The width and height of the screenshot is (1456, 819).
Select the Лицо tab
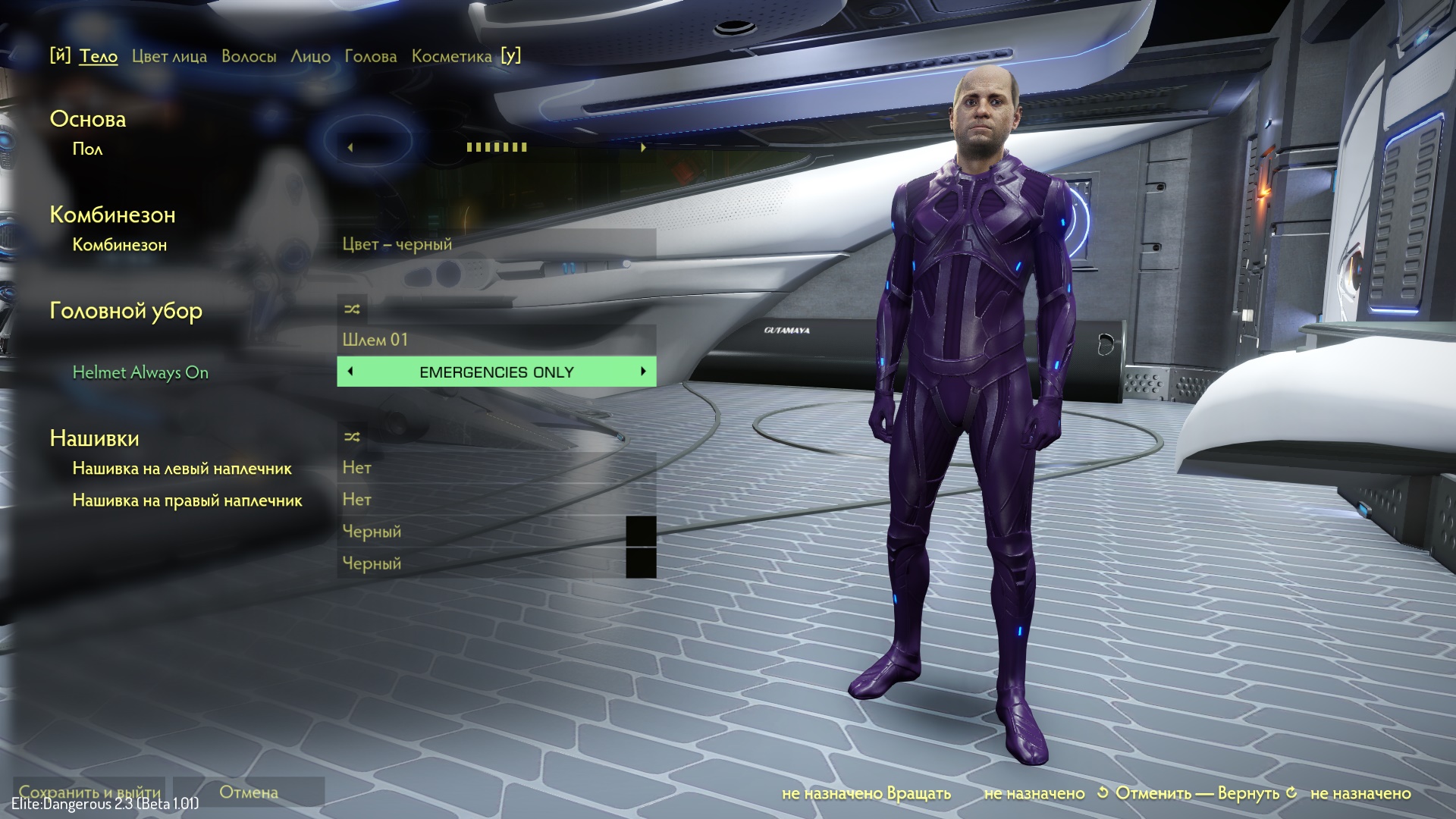click(310, 56)
